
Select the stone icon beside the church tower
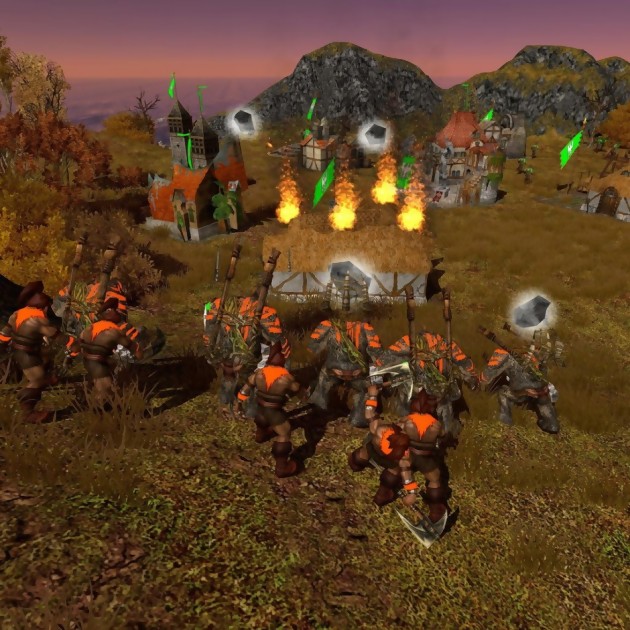point(242,122)
